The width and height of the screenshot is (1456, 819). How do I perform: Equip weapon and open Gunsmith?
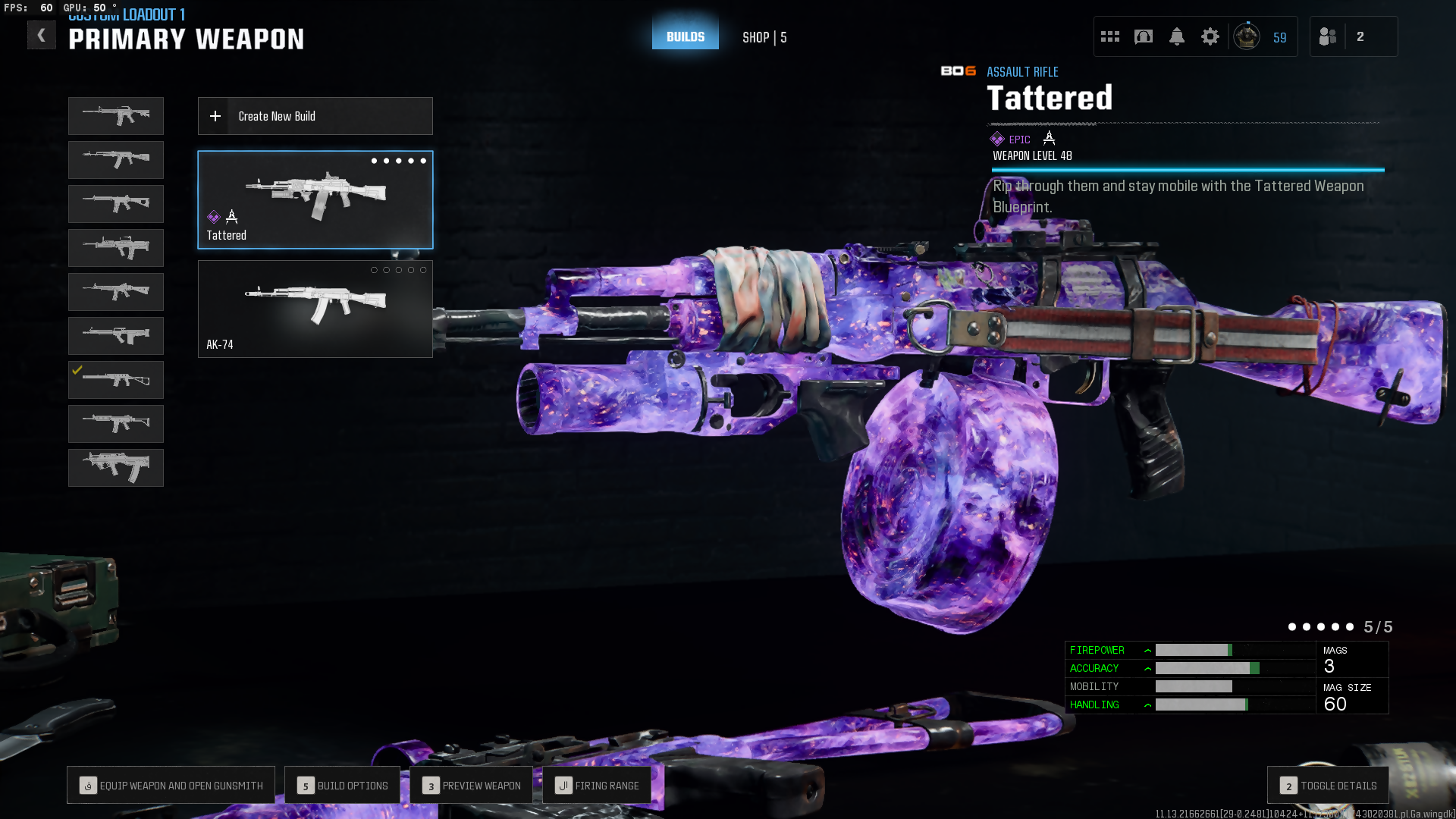point(171,786)
